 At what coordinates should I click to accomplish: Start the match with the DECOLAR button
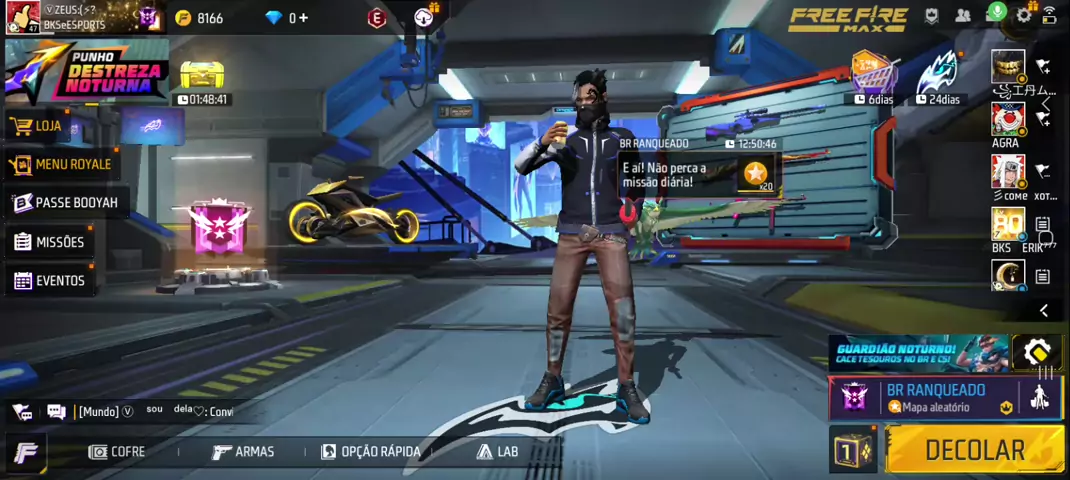[x=974, y=450]
